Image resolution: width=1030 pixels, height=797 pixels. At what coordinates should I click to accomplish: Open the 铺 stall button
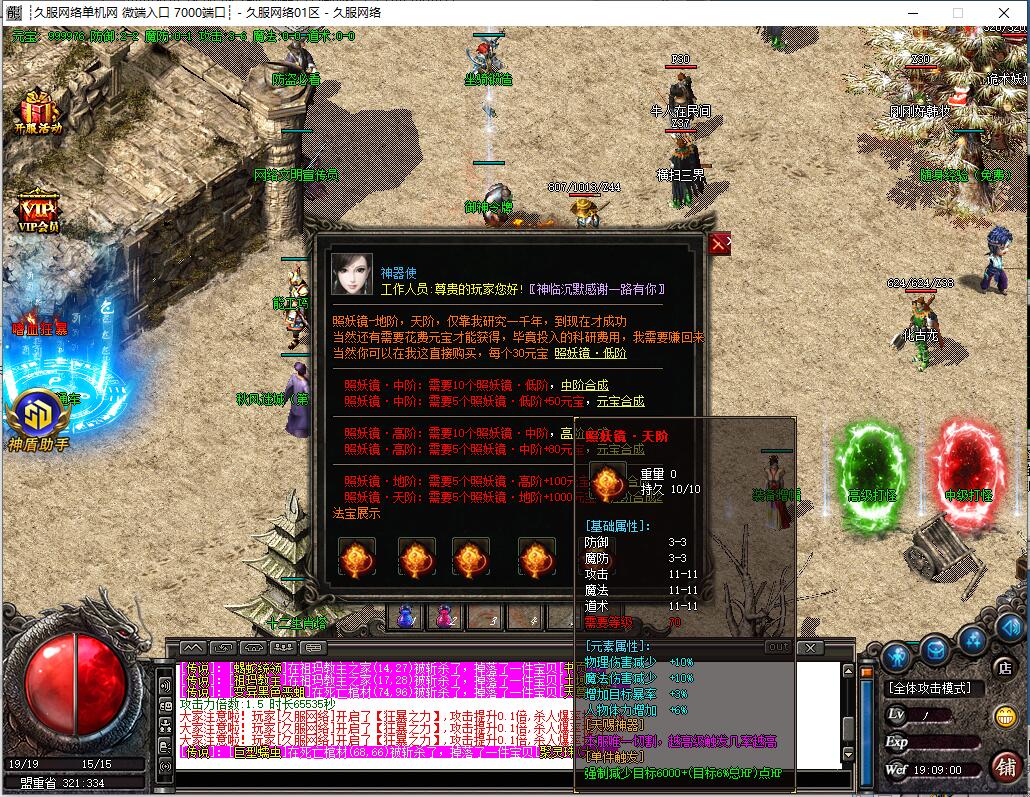(x=1005, y=767)
